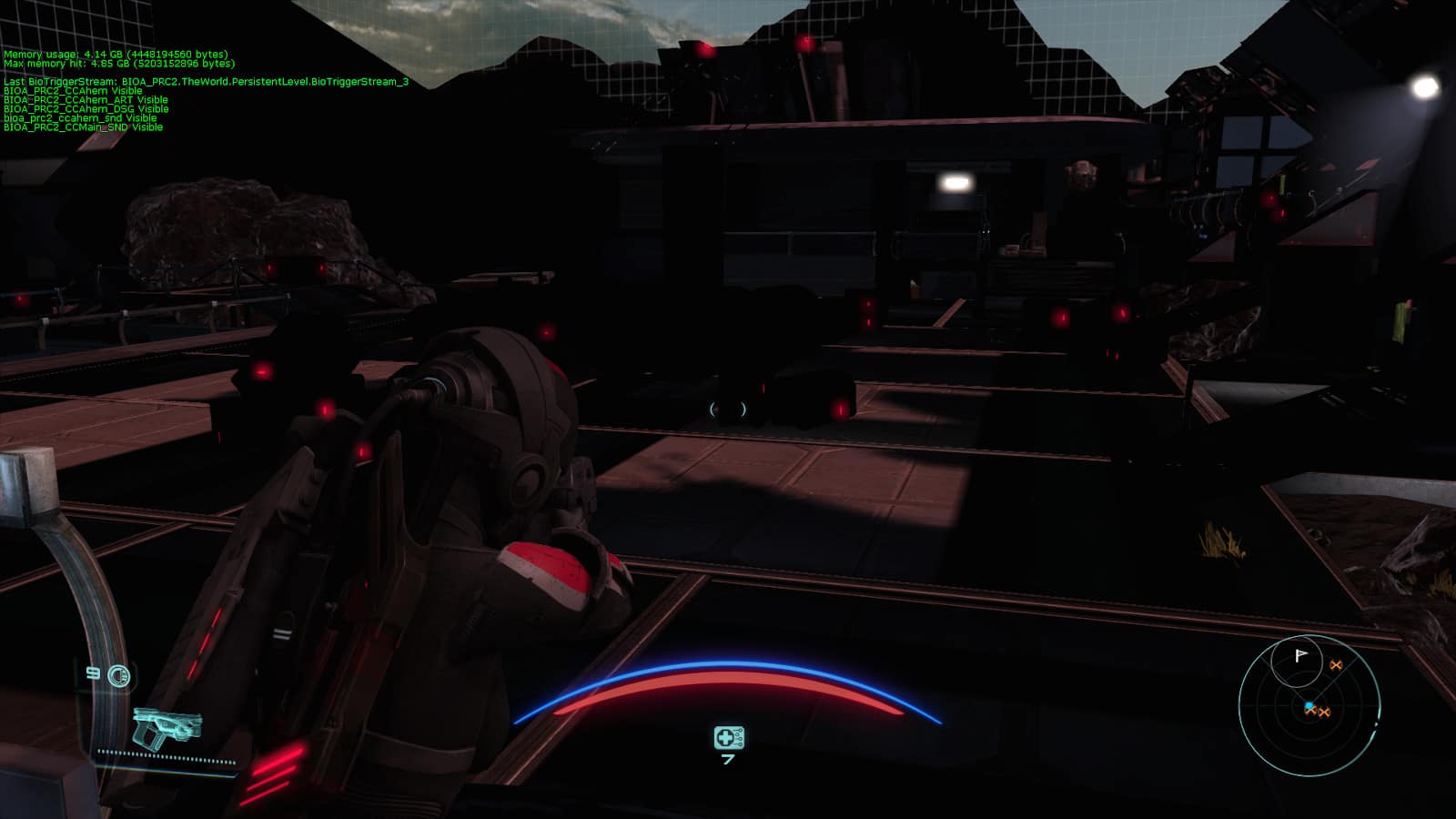Expand the Last BioTriggerStream debug entry
Screen dimensions: 1456x819
207,80
